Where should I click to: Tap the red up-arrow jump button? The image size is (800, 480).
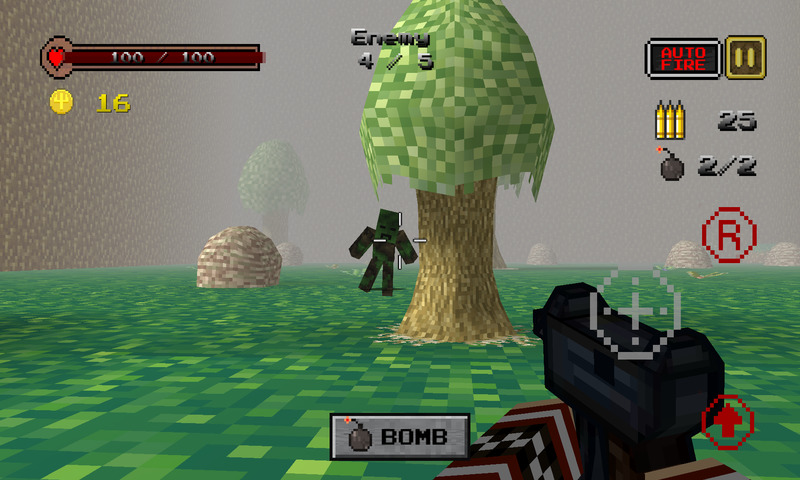[728, 421]
